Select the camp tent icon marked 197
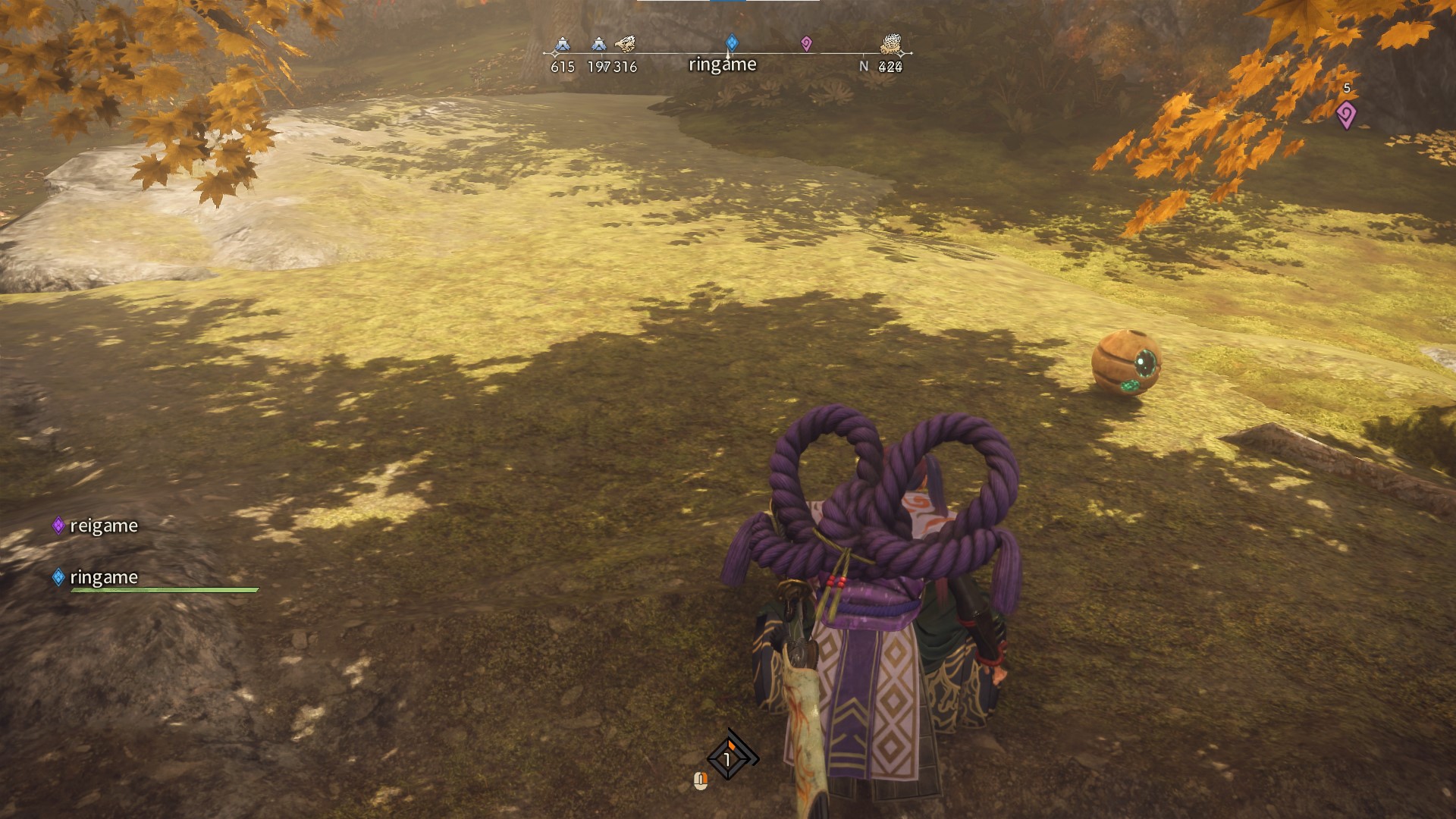Screen dimensions: 1456x819 point(599,45)
